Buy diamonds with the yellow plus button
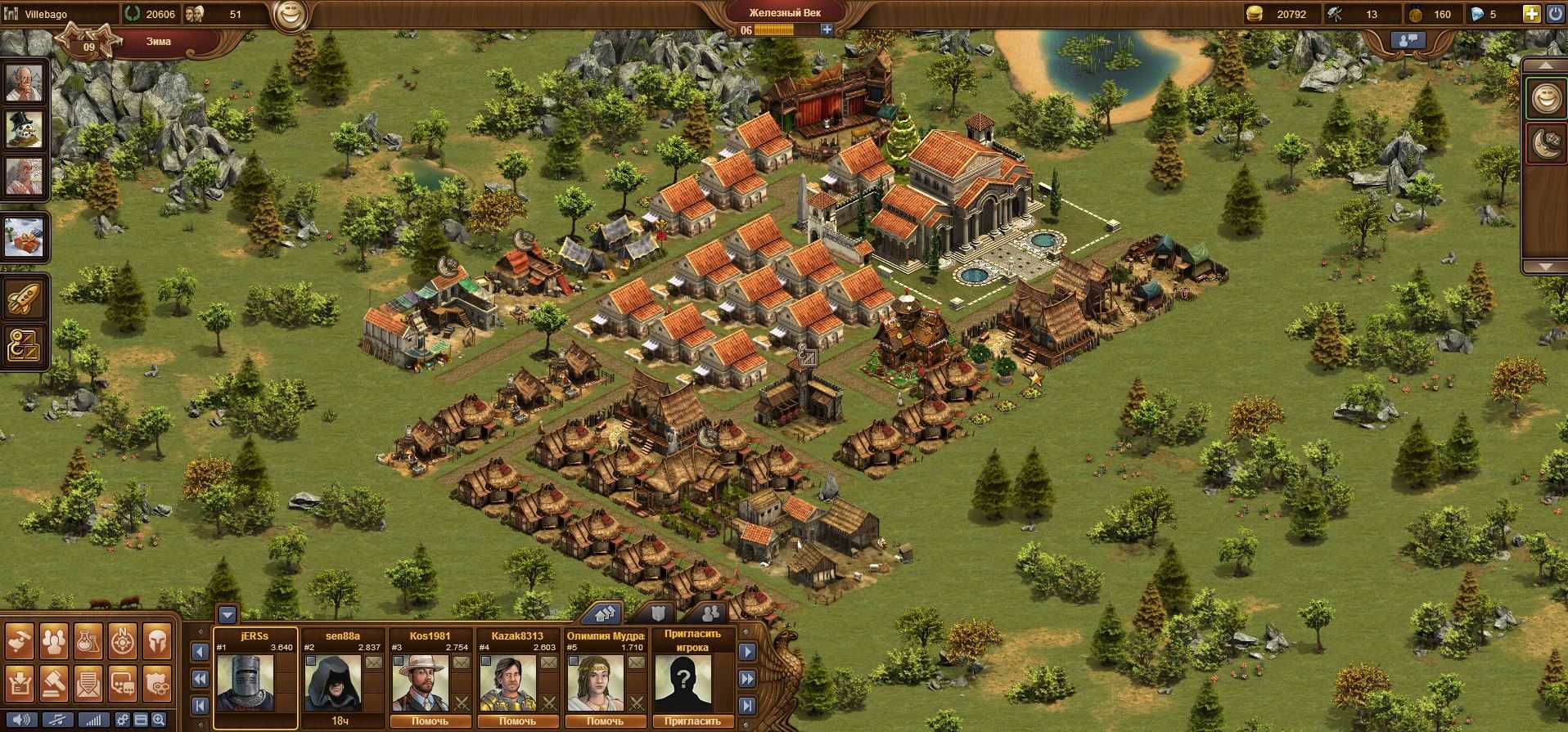This screenshot has height=732, width=1568. [1531, 14]
